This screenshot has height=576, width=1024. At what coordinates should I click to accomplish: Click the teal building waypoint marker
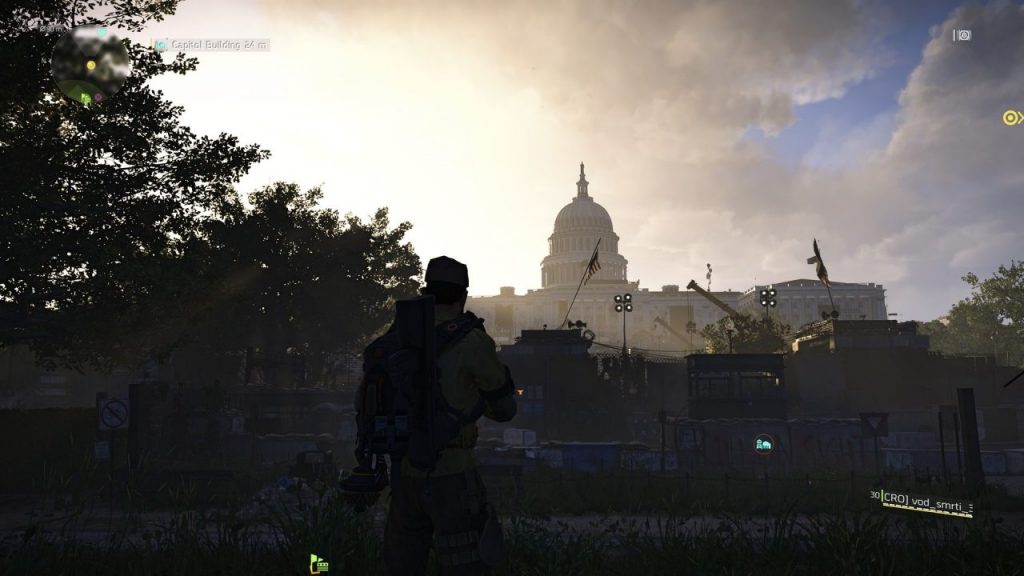point(764,443)
